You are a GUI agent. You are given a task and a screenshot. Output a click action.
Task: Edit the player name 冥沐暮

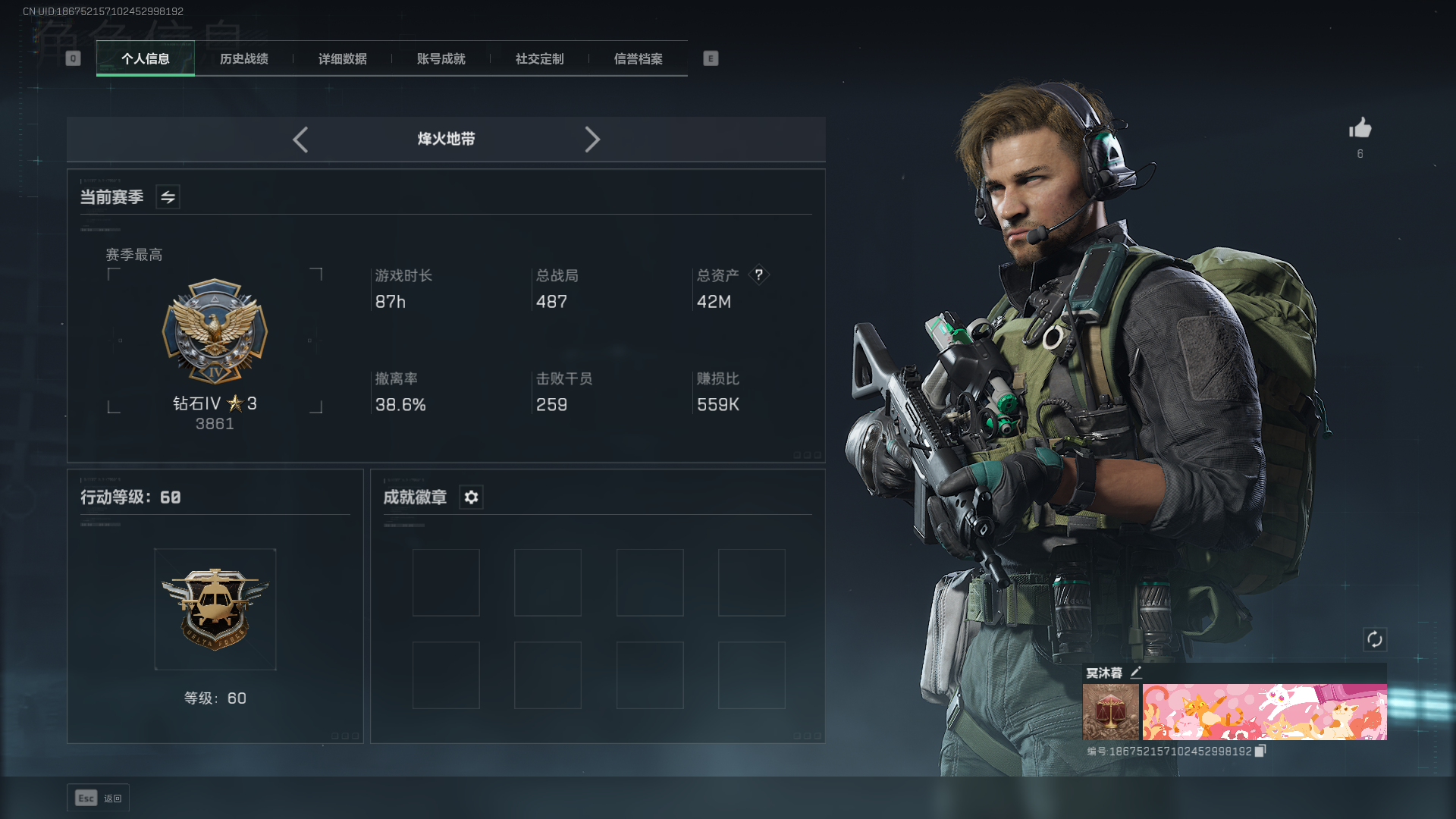(x=1136, y=673)
